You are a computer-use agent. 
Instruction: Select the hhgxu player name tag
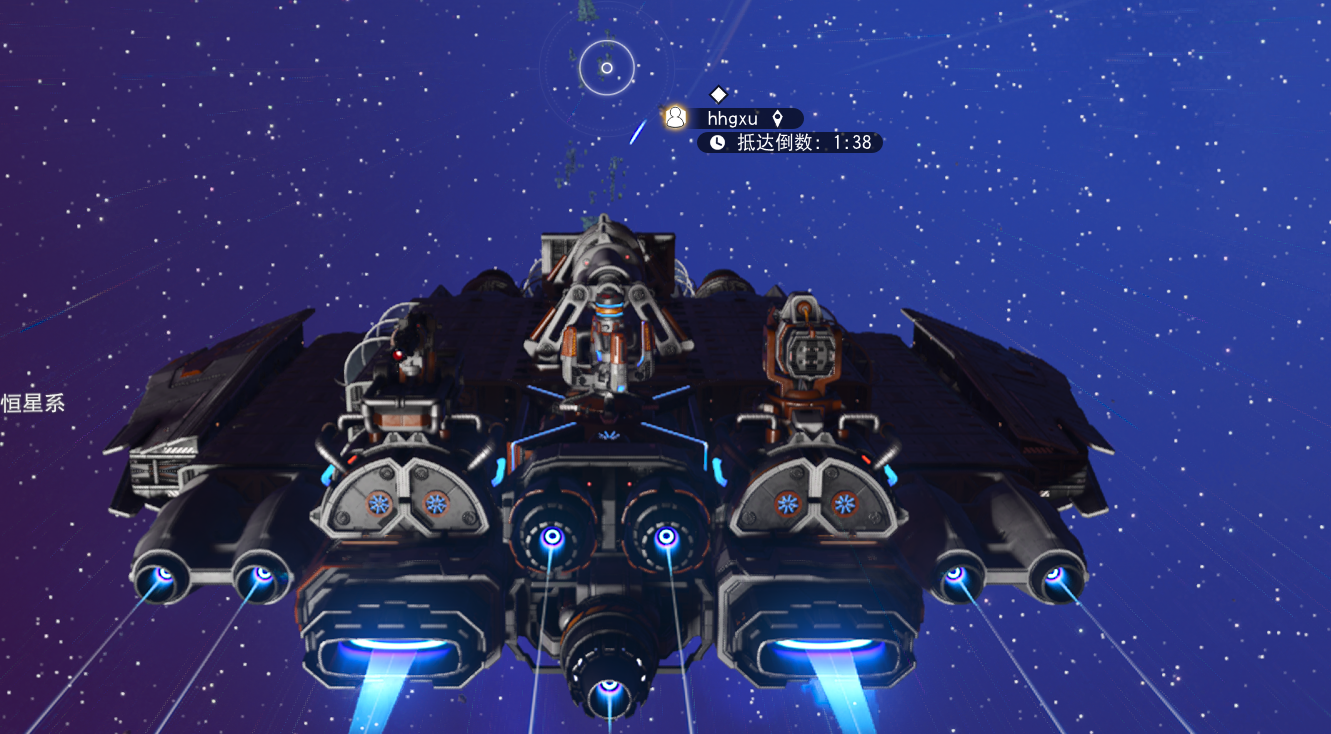733,118
